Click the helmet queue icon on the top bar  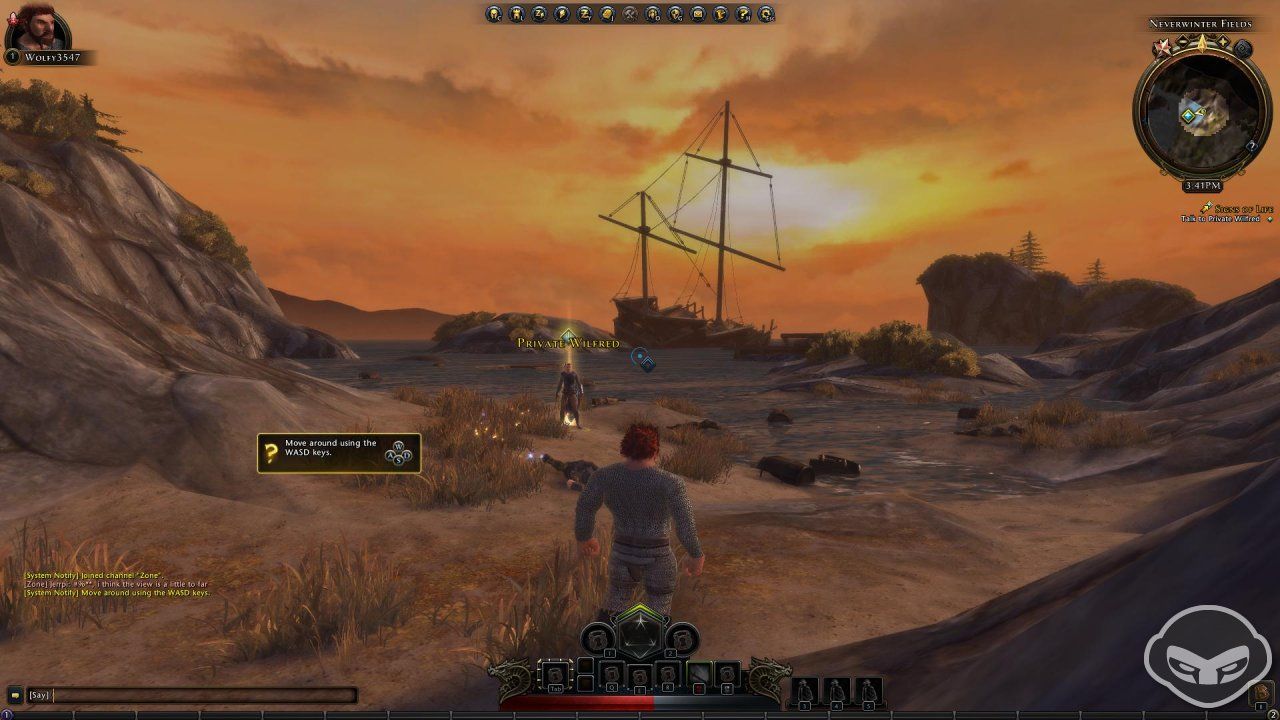(x=651, y=13)
